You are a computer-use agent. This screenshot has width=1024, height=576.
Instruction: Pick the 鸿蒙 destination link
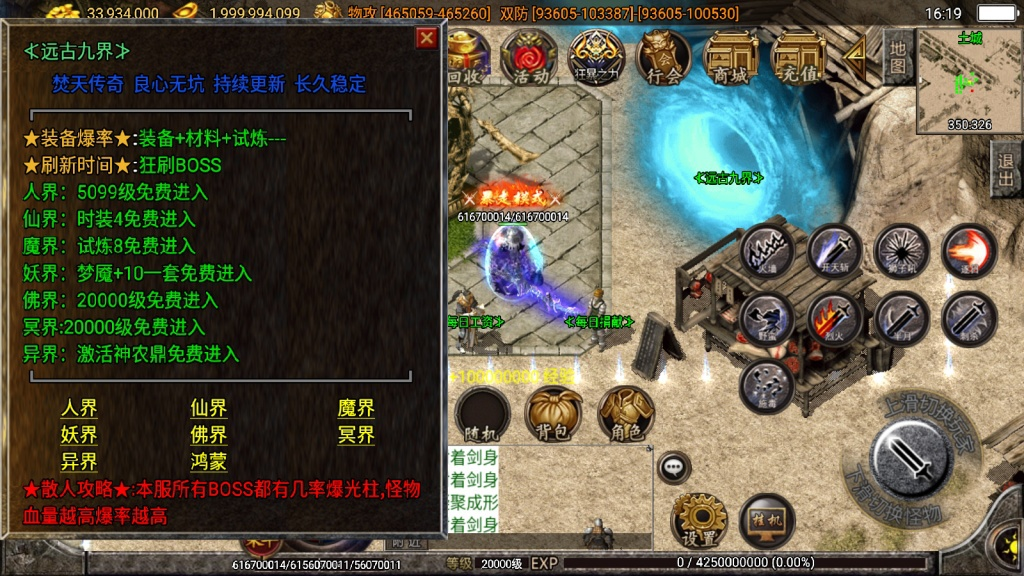point(209,462)
